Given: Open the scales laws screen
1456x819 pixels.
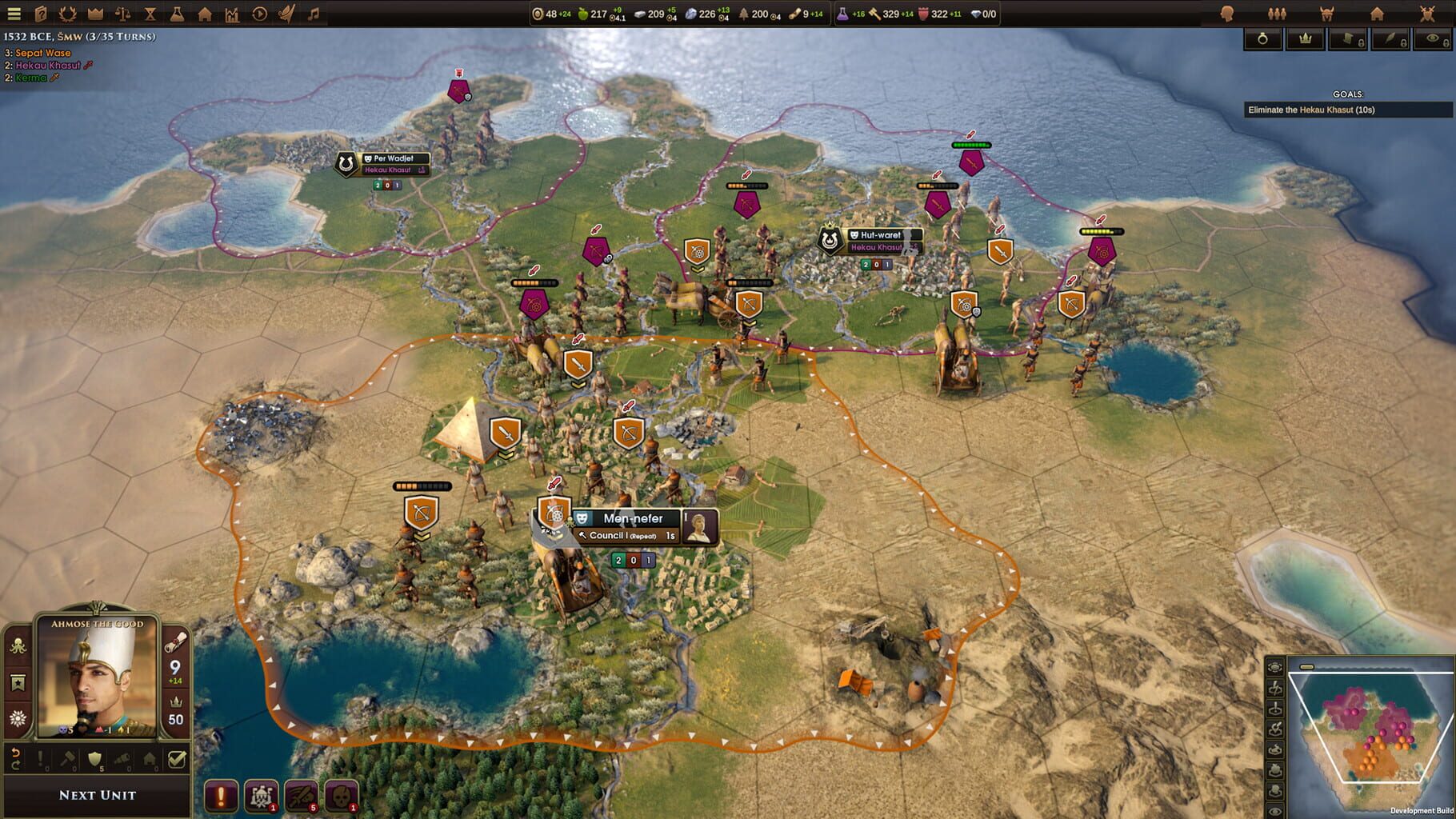Looking at the screenshot, I should click(x=123, y=14).
